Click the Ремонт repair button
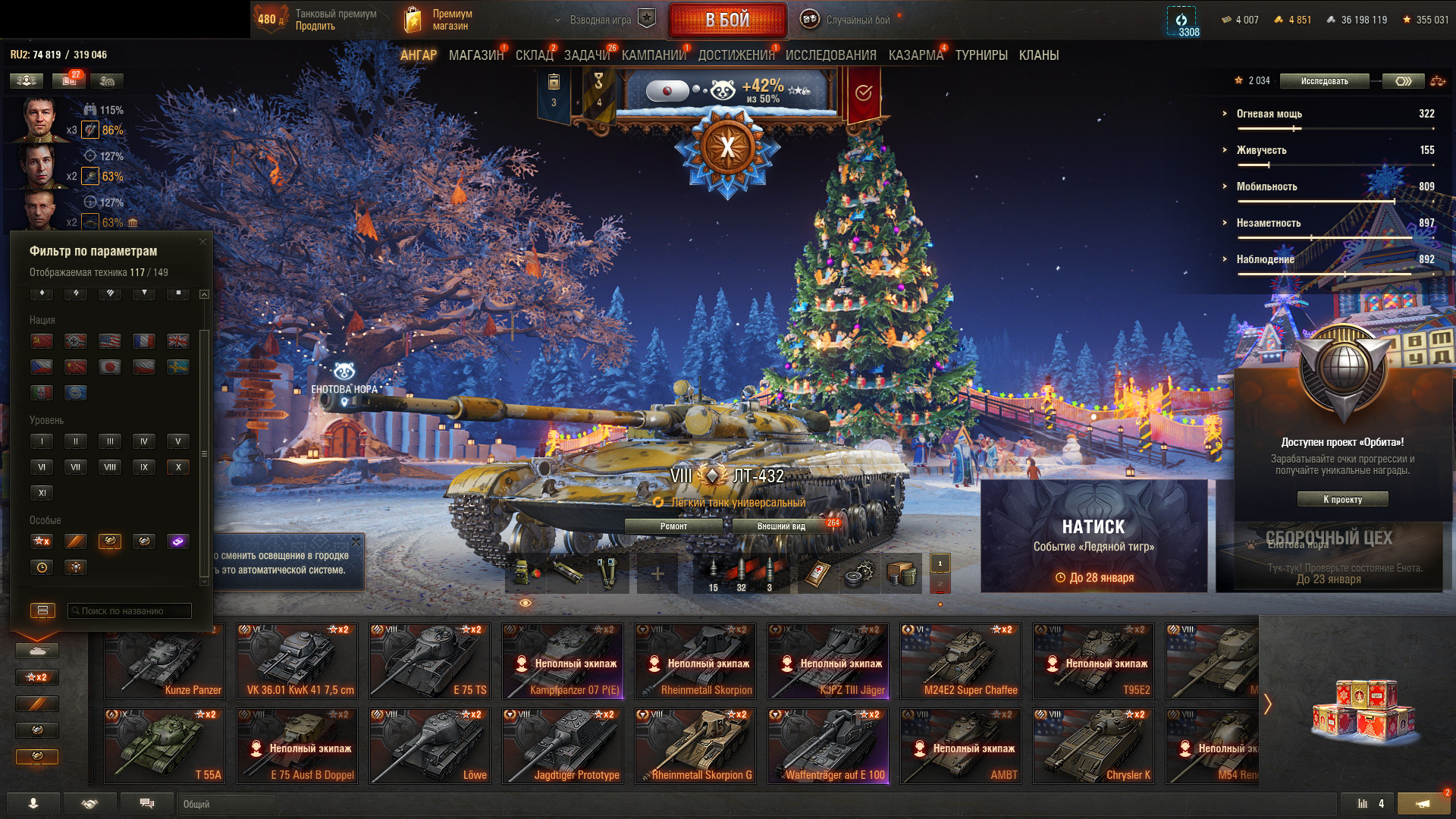Image resolution: width=1456 pixels, height=819 pixels. coord(673,526)
